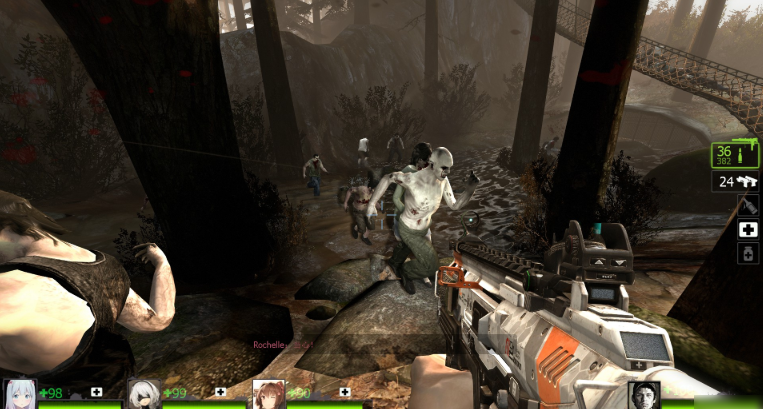This screenshot has width=763, height=409.
Task: Switch to the dual pistols slot
Action: [735, 182]
